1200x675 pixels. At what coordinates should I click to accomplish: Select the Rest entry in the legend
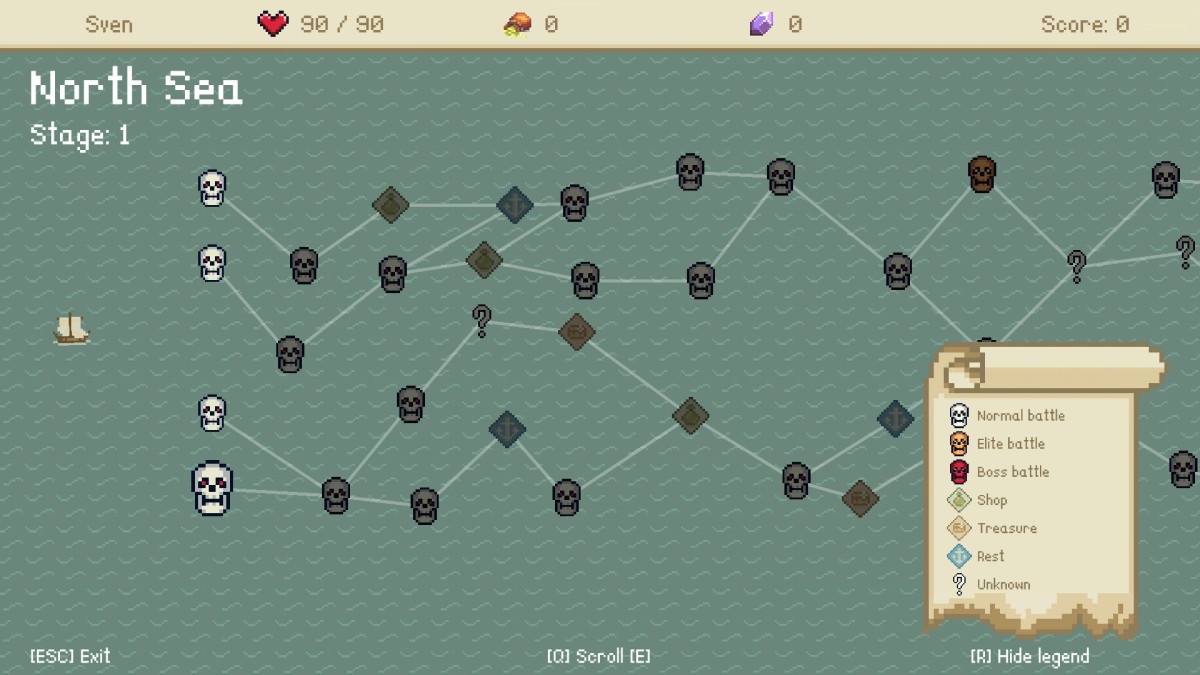coord(977,556)
